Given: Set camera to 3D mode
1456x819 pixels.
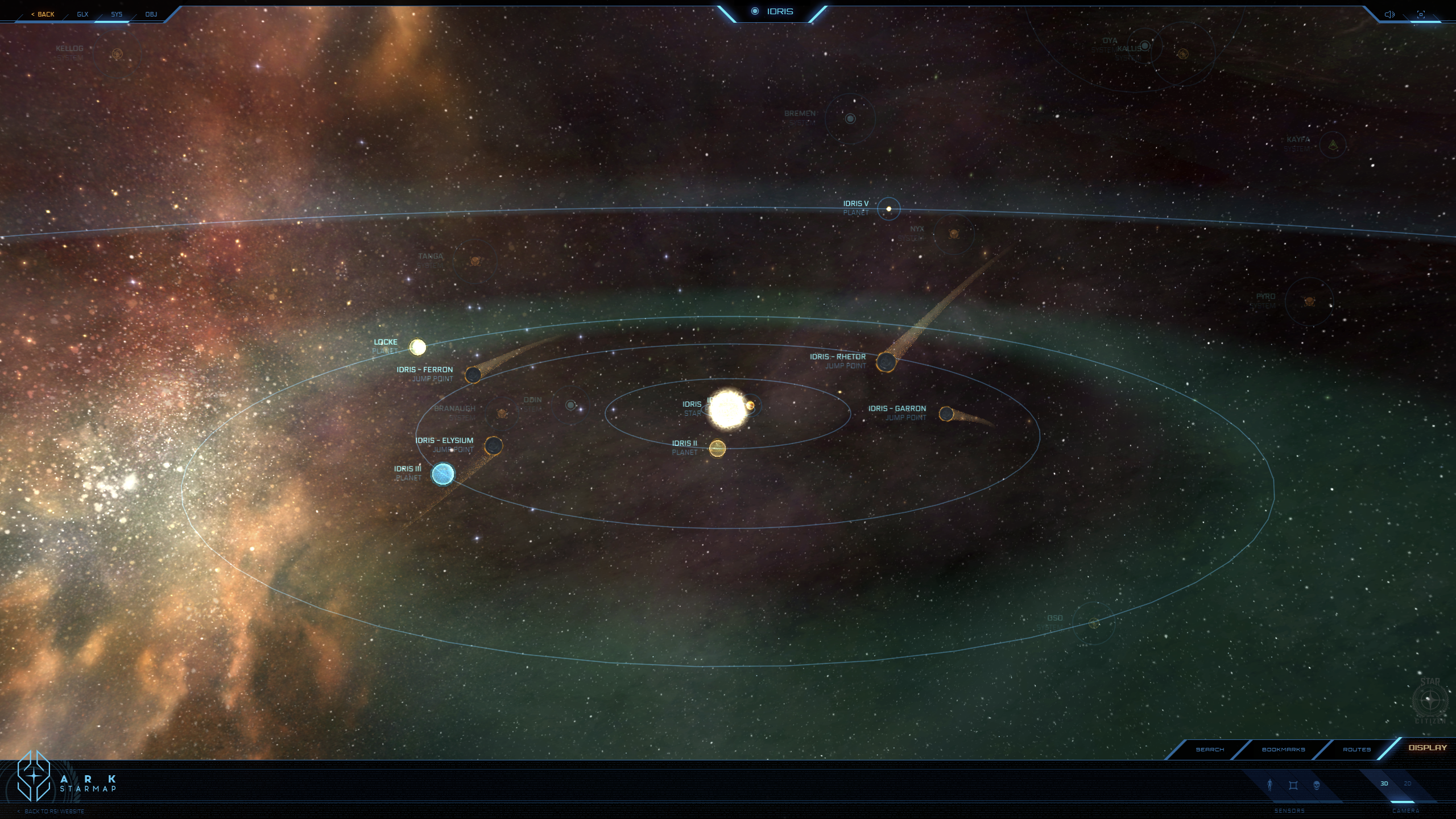Looking at the screenshot, I should (x=1384, y=784).
